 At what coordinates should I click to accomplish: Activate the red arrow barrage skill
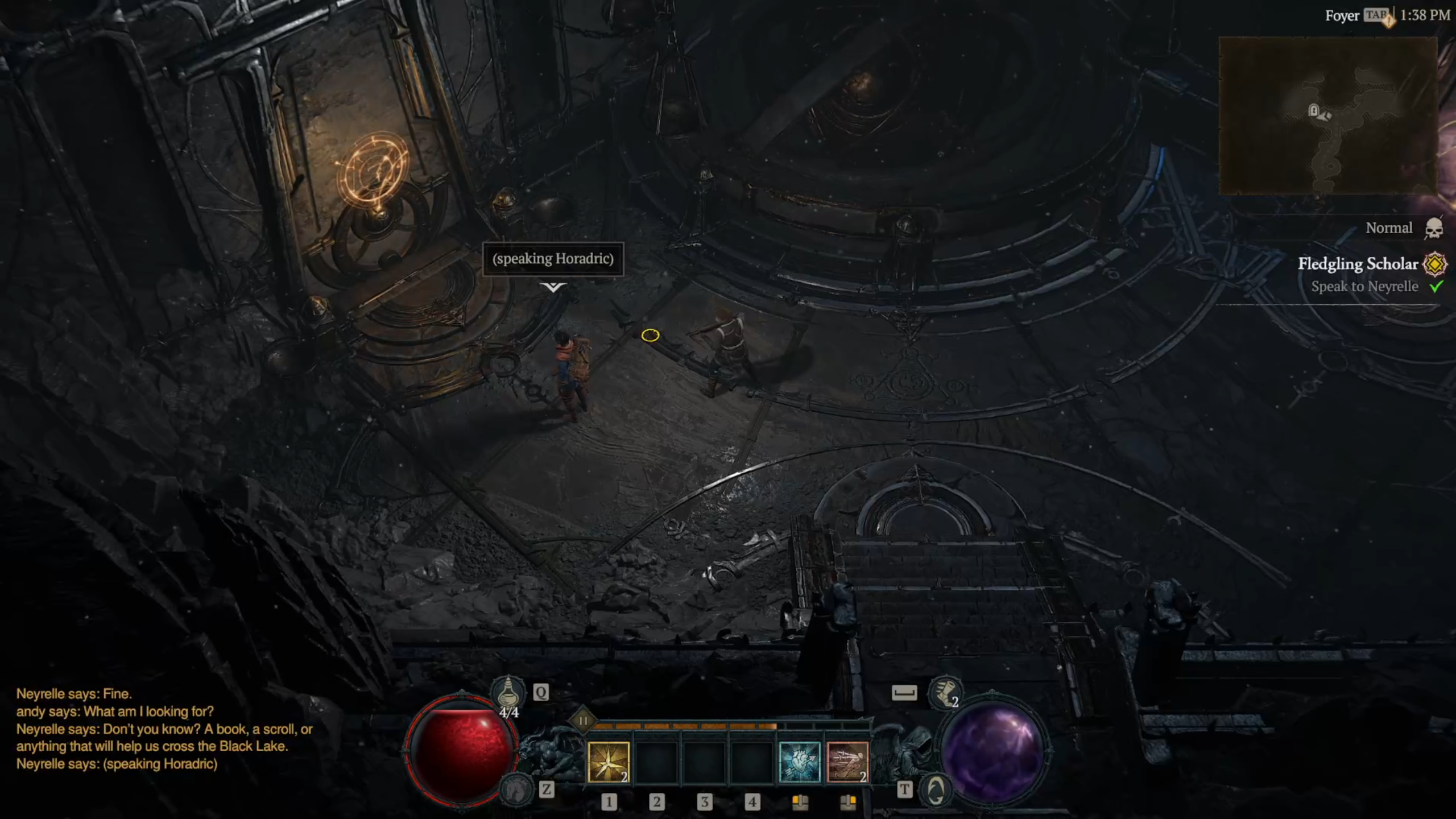click(x=847, y=762)
